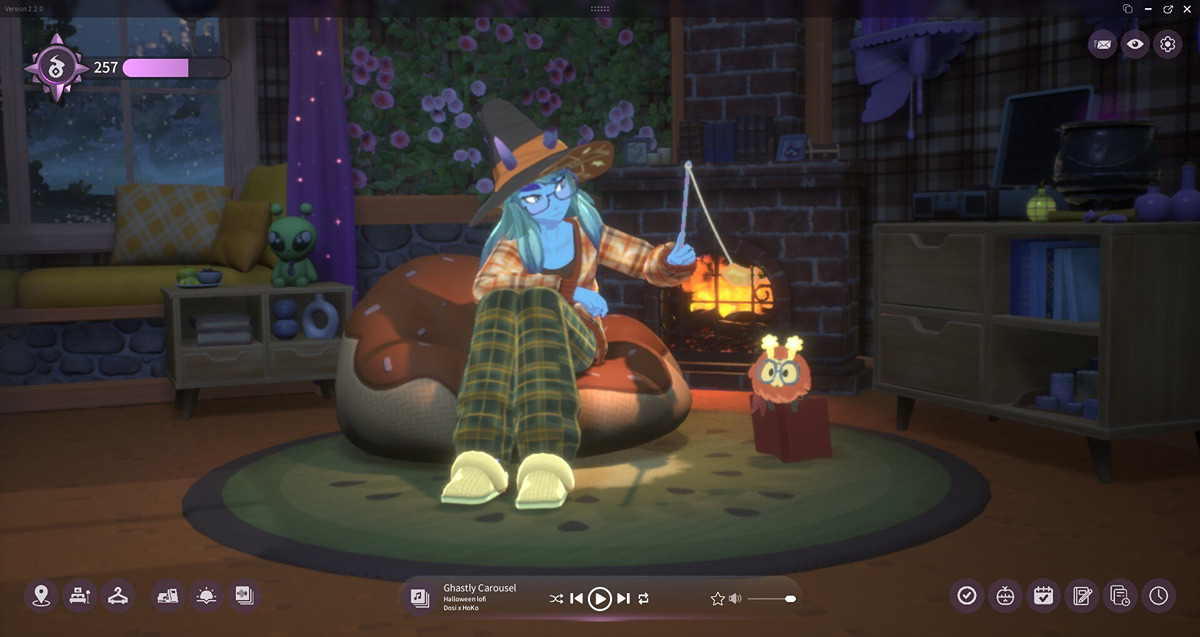Image resolution: width=1200 pixels, height=637 pixels.
Task: Skip to the next track
Action: [623, 598]
